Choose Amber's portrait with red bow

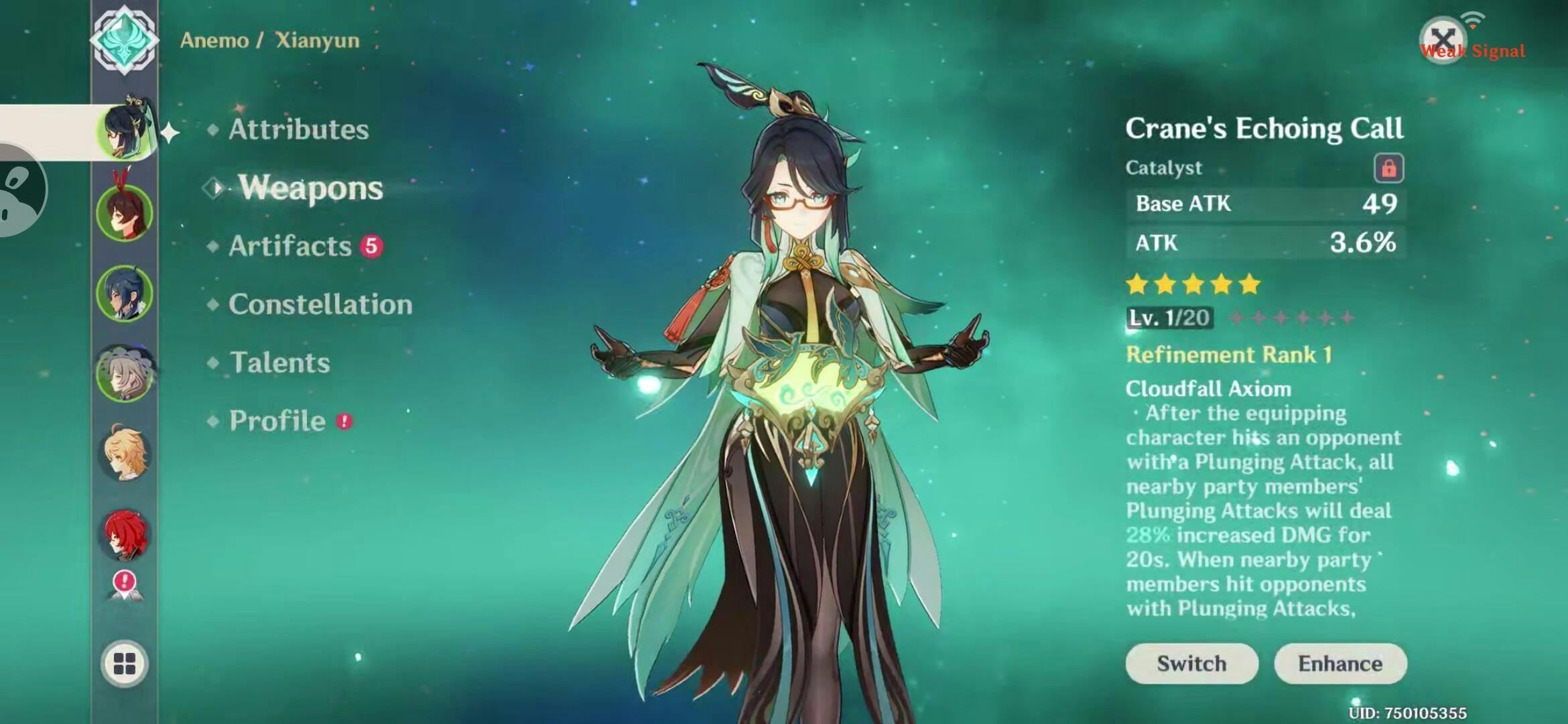[x=125, y=213]
